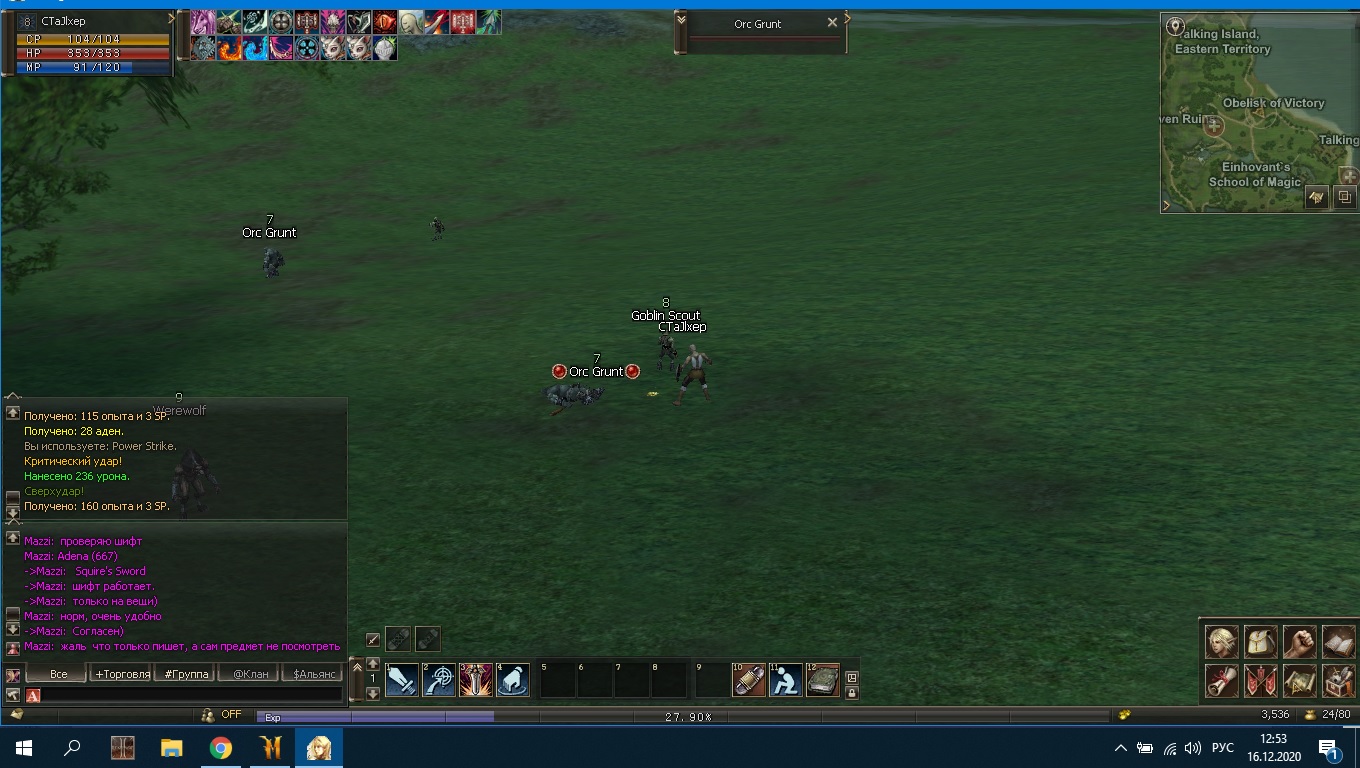Toggle the sit/stand action in slot 11

786,681
